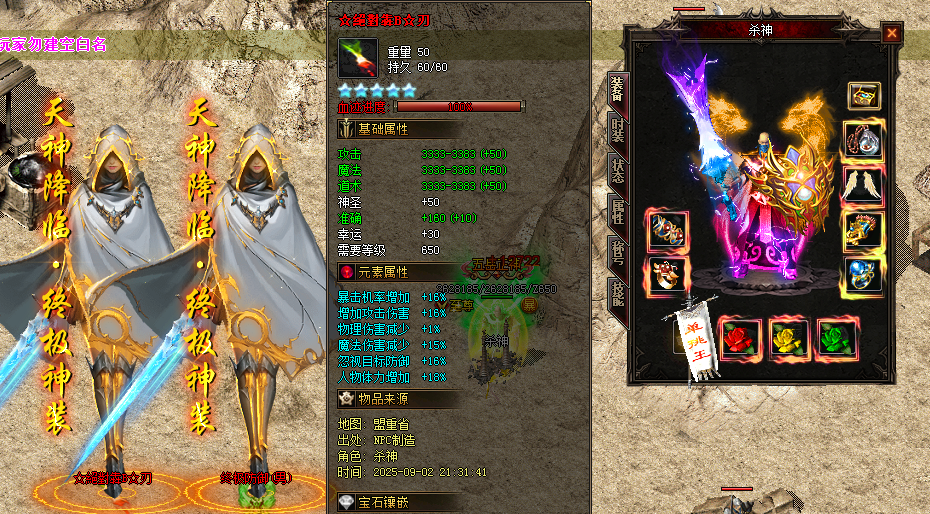Select the red rose item slot
Viewport: 930px width, 514px height.
click(x=740, y=338)
